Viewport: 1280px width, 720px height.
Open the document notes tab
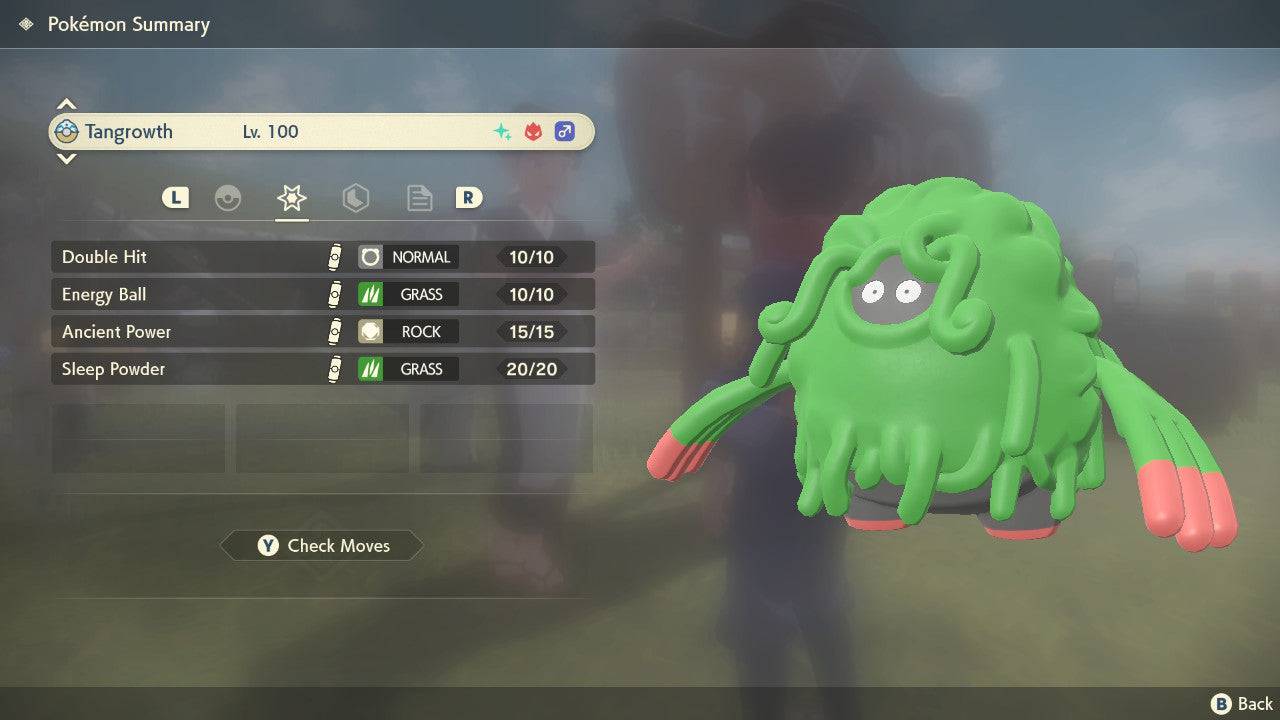coord(419,198)
